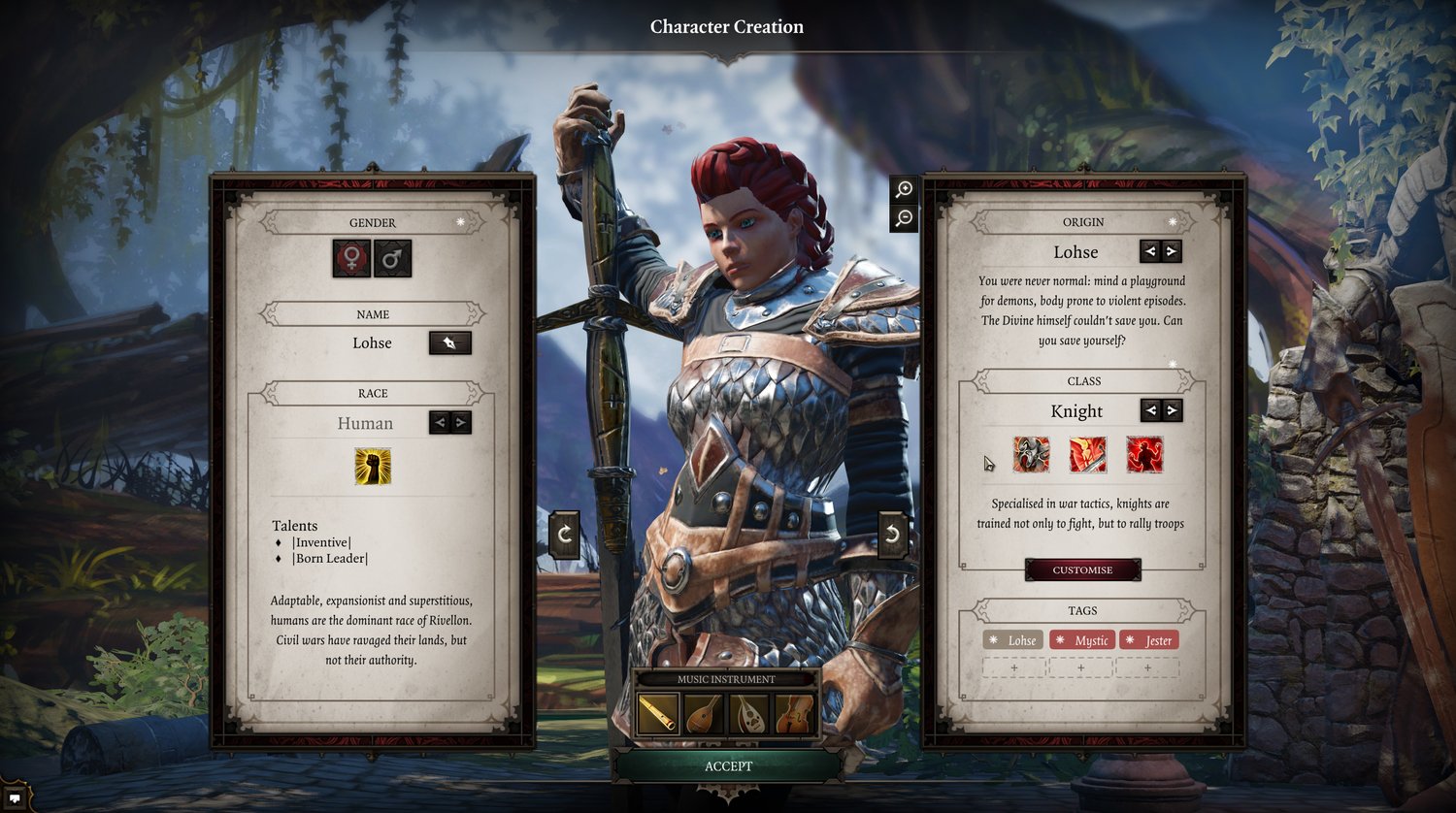Screen dimensions: 1456x813
Task: Select the male gender symbol
Action: pyautogui.click(x=392, y=258)
